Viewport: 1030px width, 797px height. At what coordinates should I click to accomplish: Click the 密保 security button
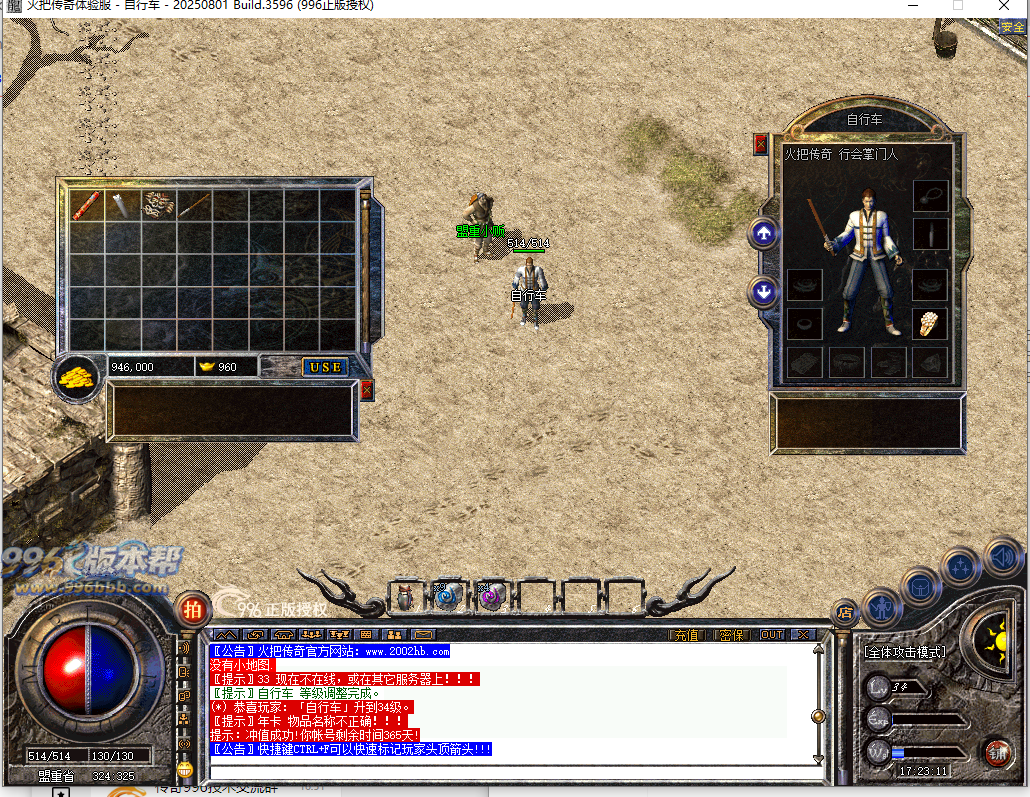(x=731, y=635)
